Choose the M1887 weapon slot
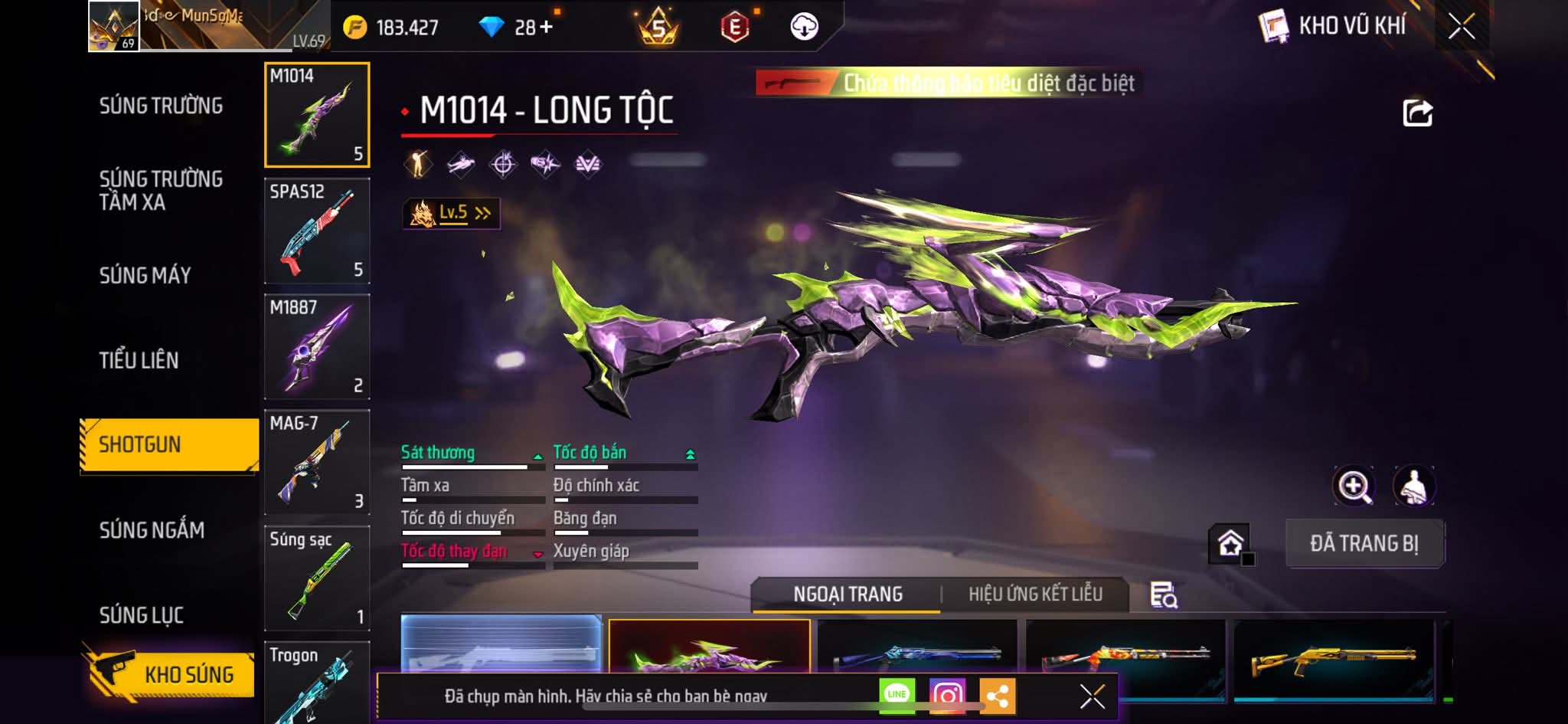 (317, 346)
